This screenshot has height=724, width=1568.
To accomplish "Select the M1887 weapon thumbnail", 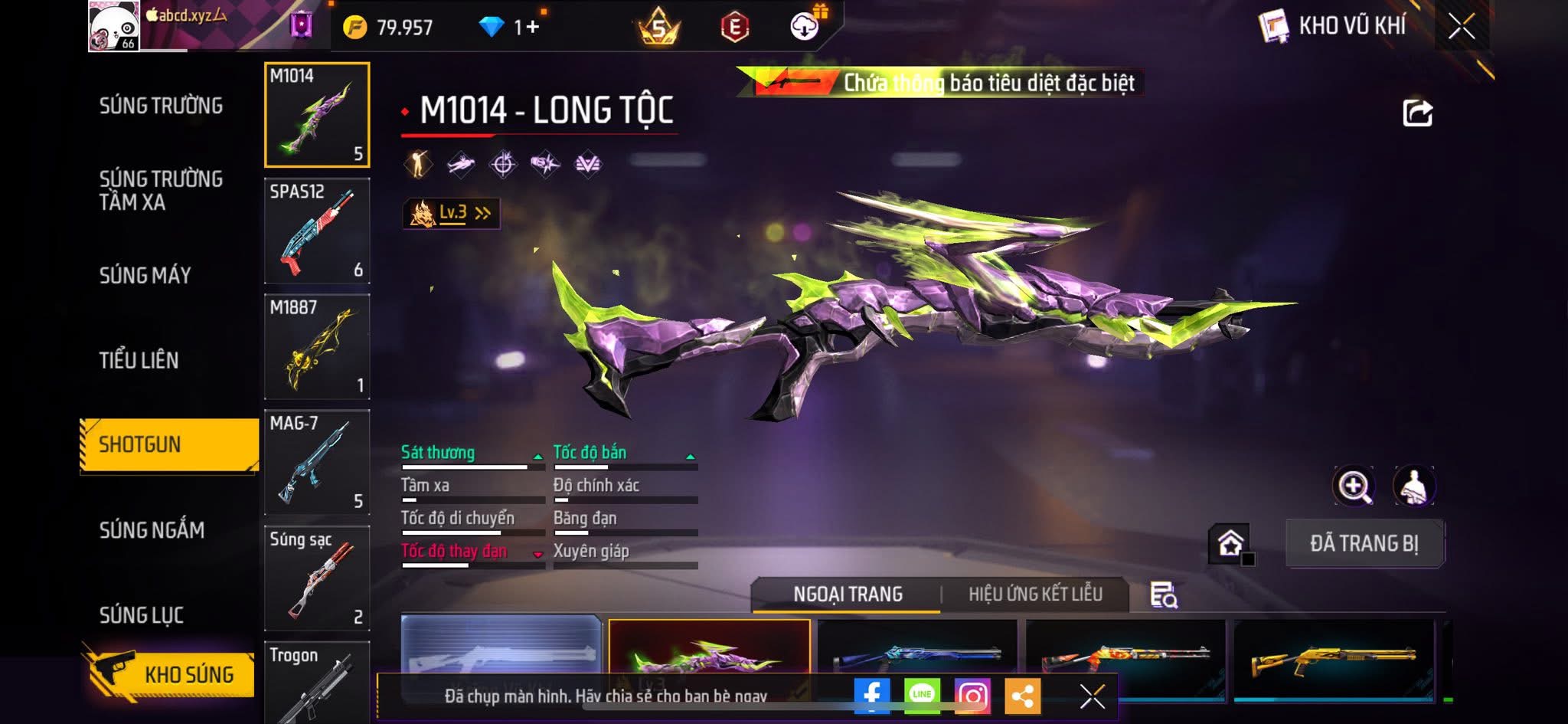I will click(x=317, y=346).
